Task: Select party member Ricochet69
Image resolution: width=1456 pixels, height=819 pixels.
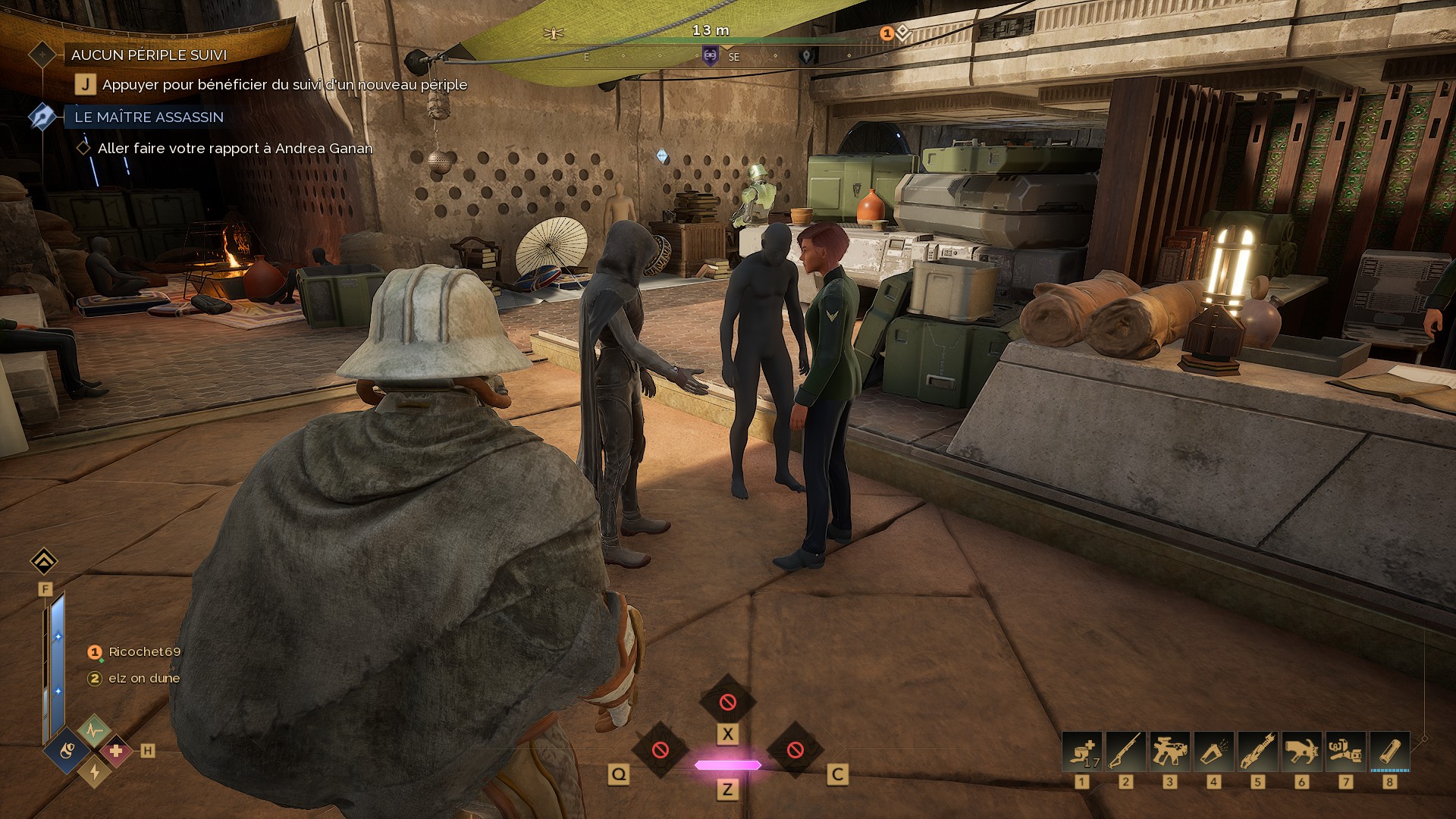Action: (x=144, y=651)
